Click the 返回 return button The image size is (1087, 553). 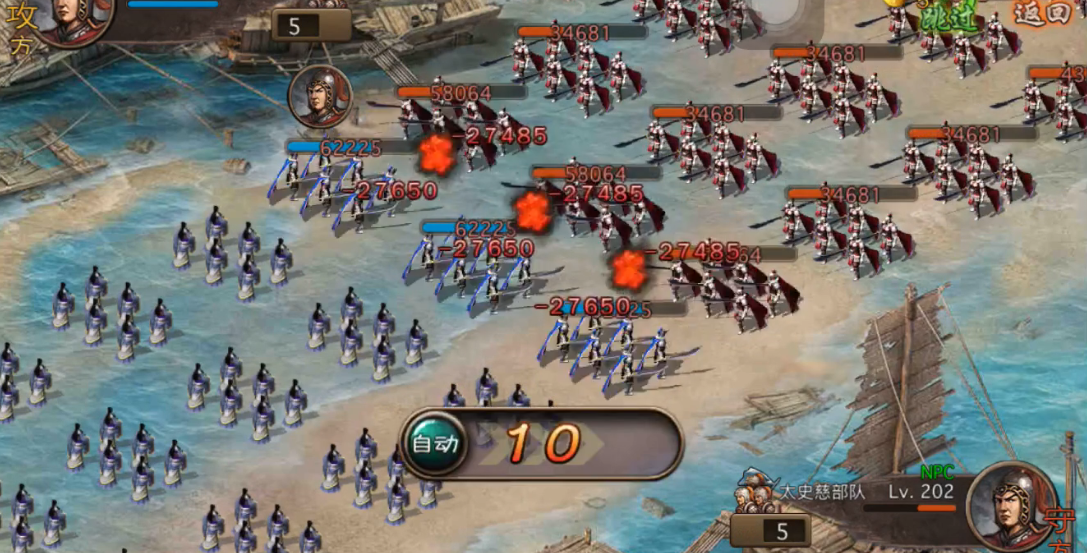(1041, 15)
